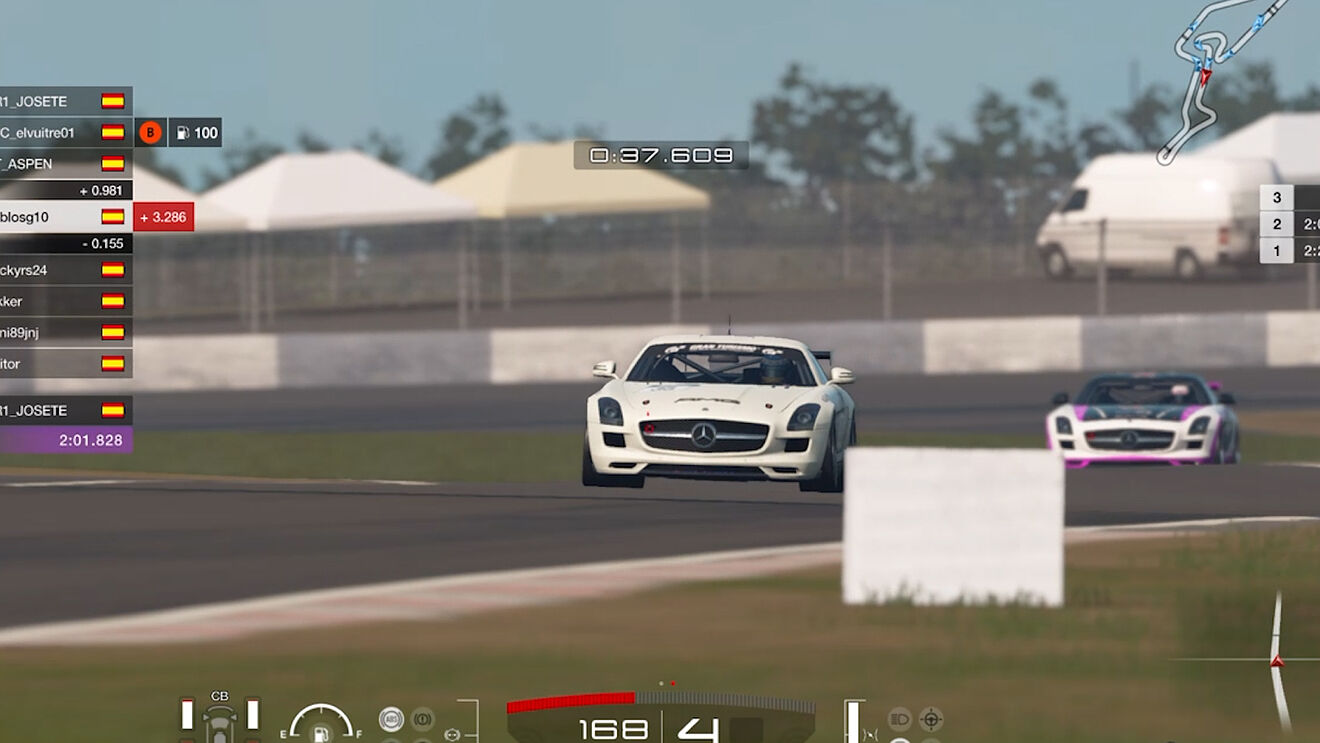Click the crosshair icon beside the headlights
Screen dimensions: 1320x743
pyautogui.click(x=931, y=719)
